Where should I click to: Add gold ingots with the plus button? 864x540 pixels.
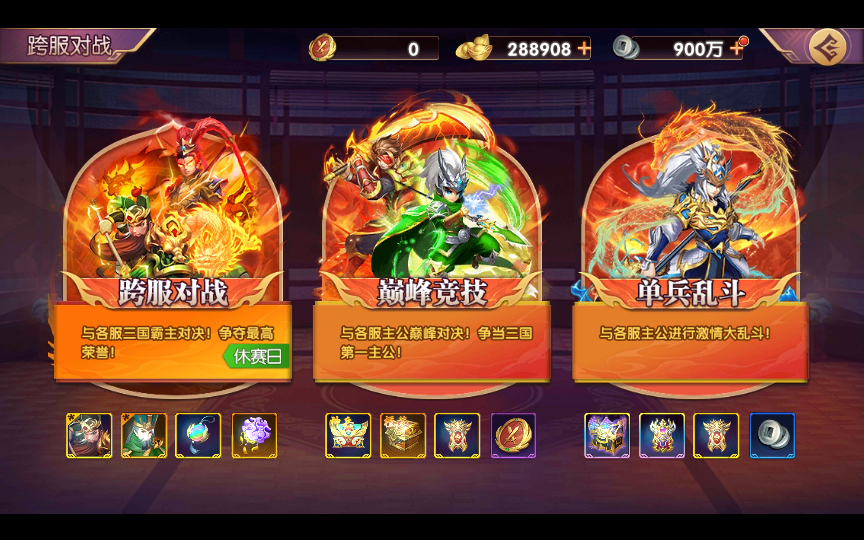pos(584,48)
